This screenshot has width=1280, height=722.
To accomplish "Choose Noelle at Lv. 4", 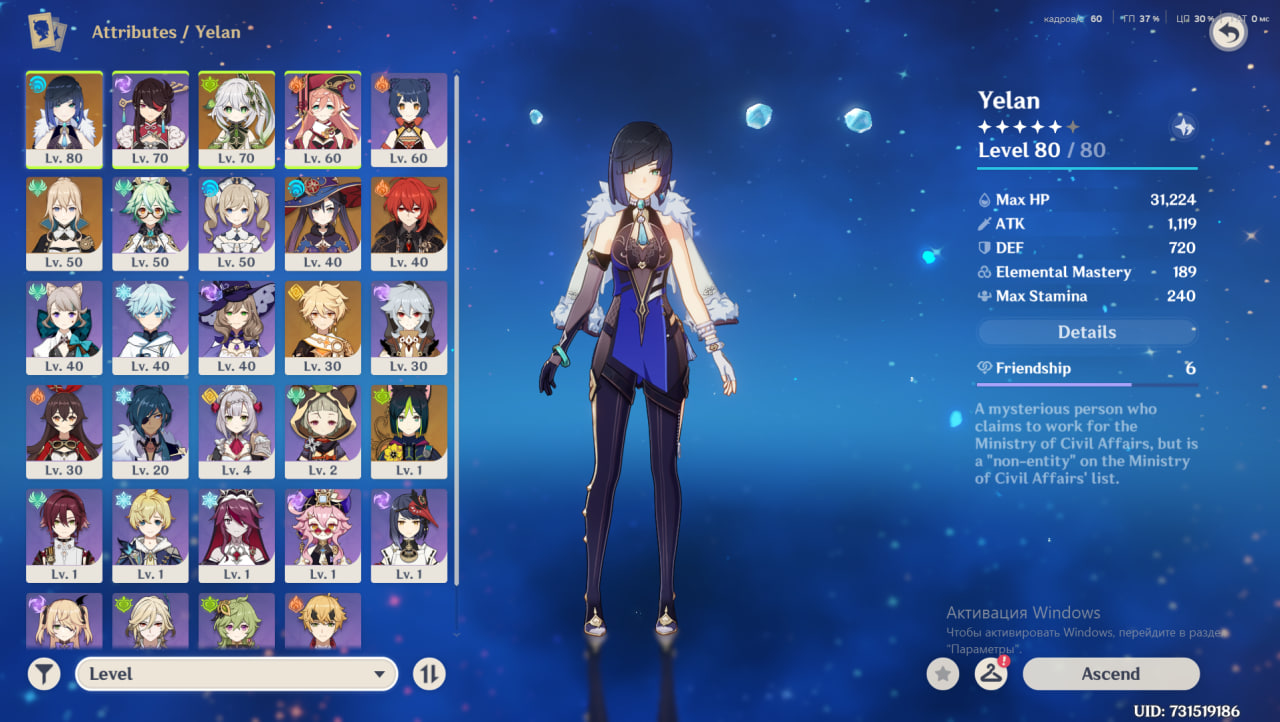I will (x=236, y=430).
